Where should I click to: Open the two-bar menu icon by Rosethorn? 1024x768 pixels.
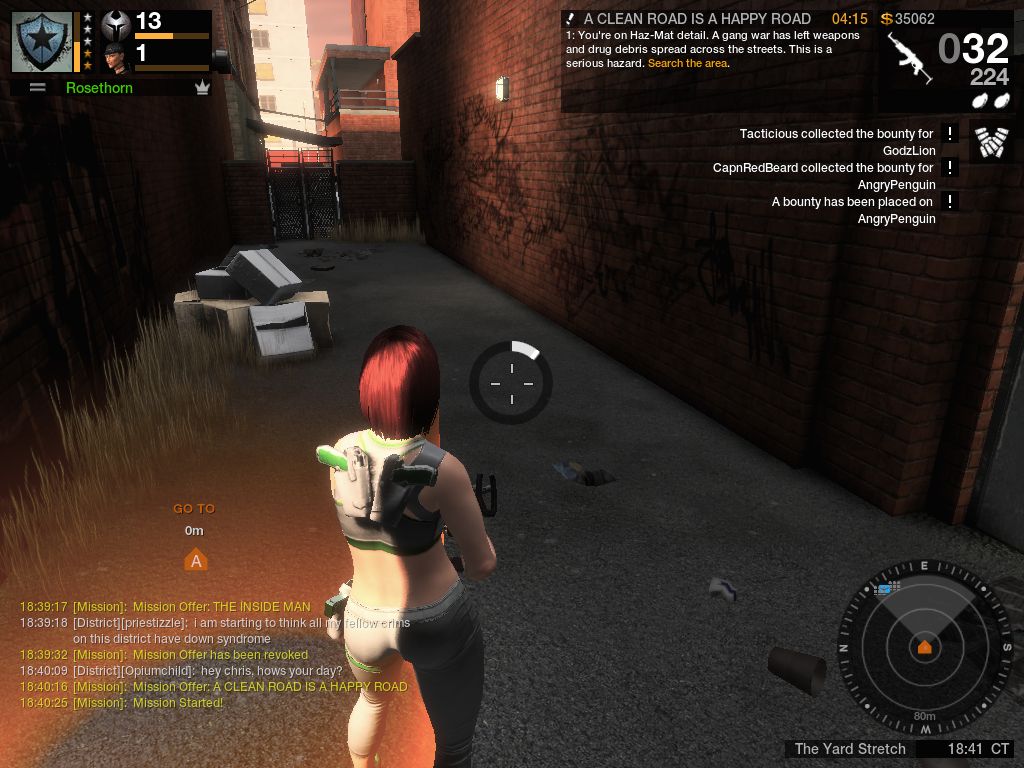pyautogui.click(x=38, y=88)
